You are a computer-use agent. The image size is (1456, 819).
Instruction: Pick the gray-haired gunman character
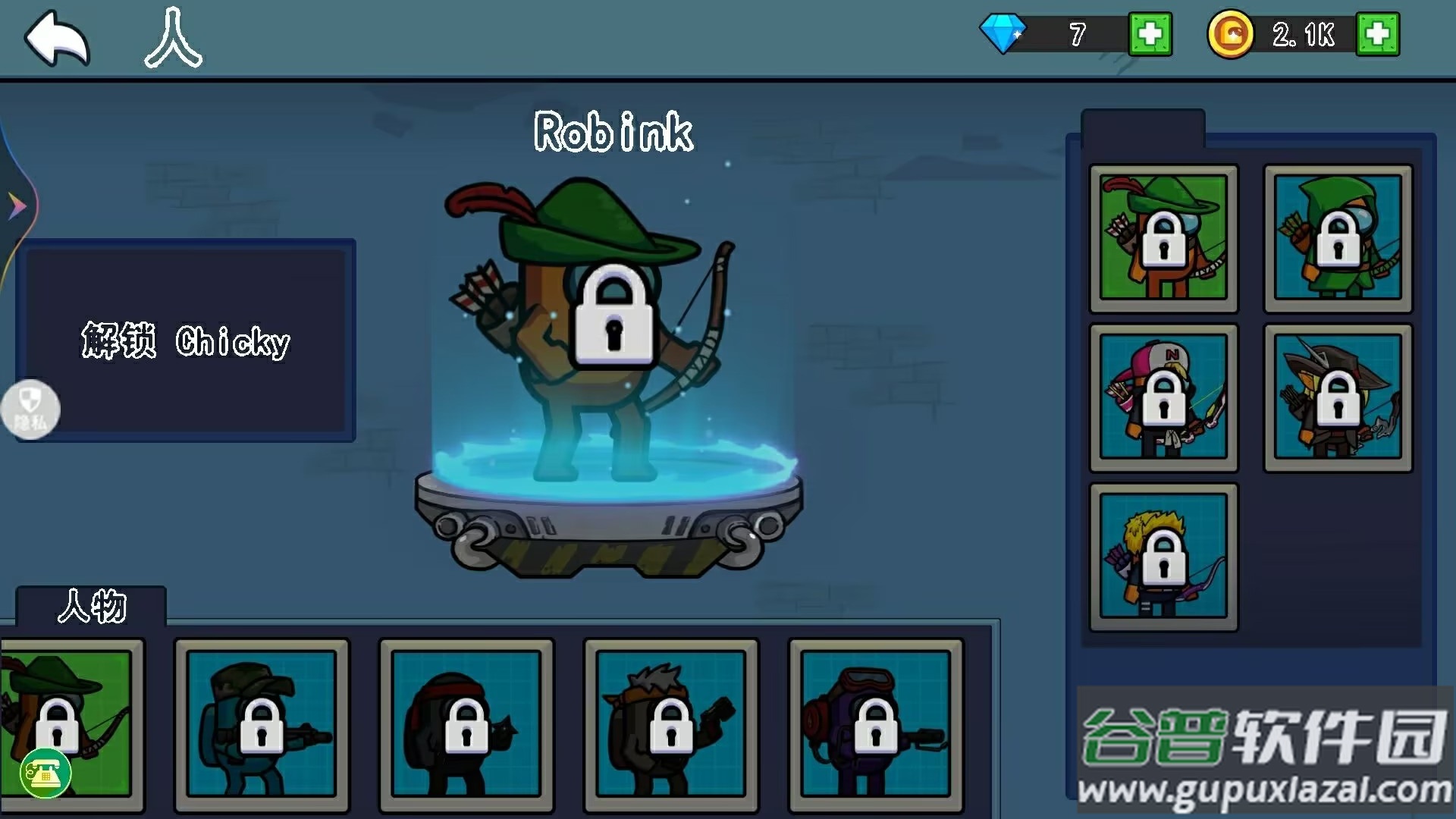coord(671,724)
